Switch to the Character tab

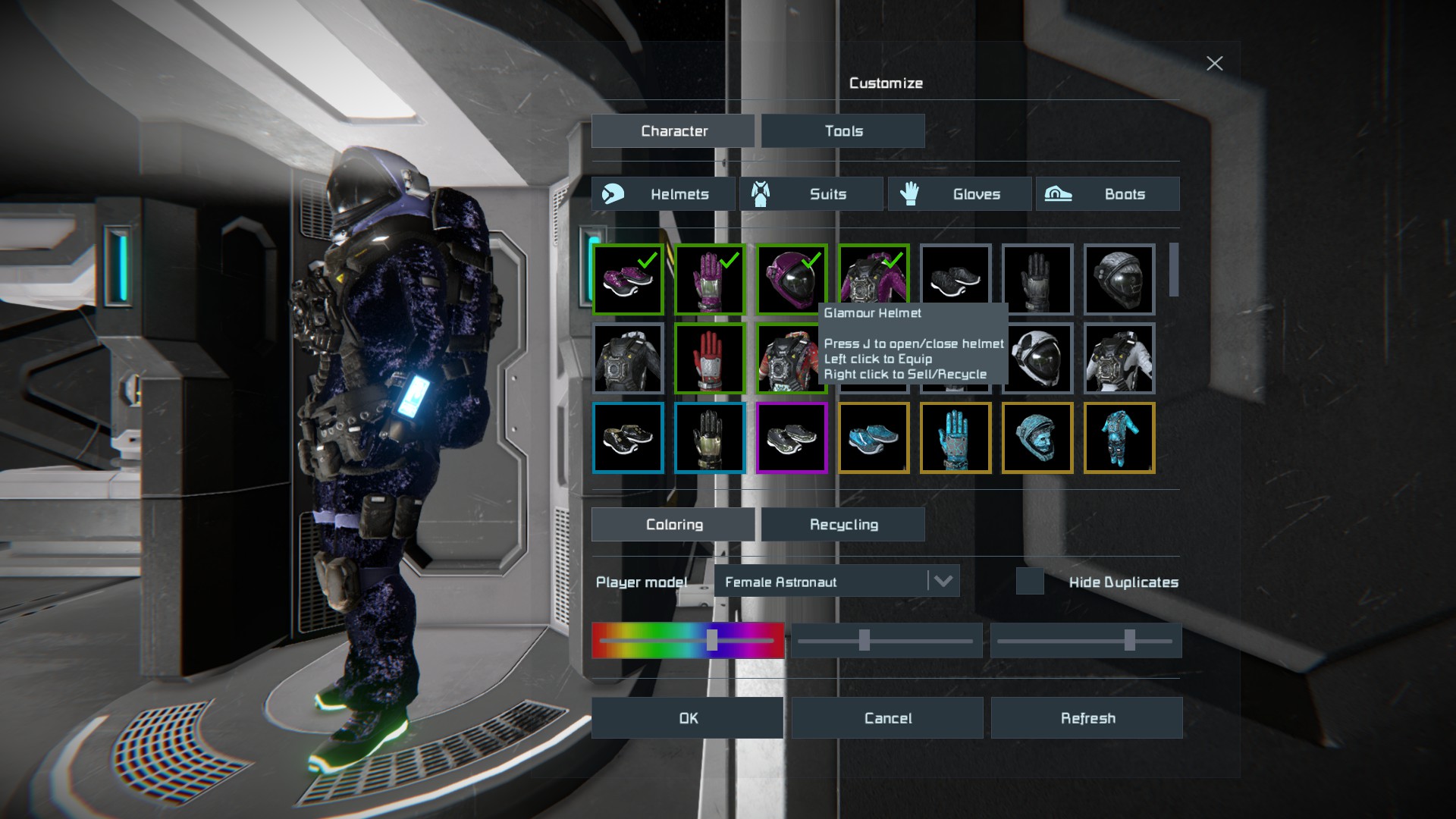coord(673,131)
